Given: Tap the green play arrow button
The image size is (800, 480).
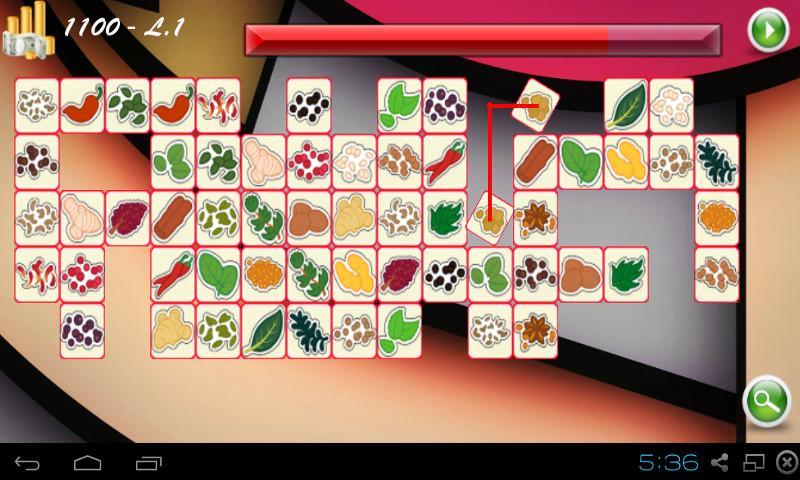Looking at the screenshot, I should click(x=768, y=31).
